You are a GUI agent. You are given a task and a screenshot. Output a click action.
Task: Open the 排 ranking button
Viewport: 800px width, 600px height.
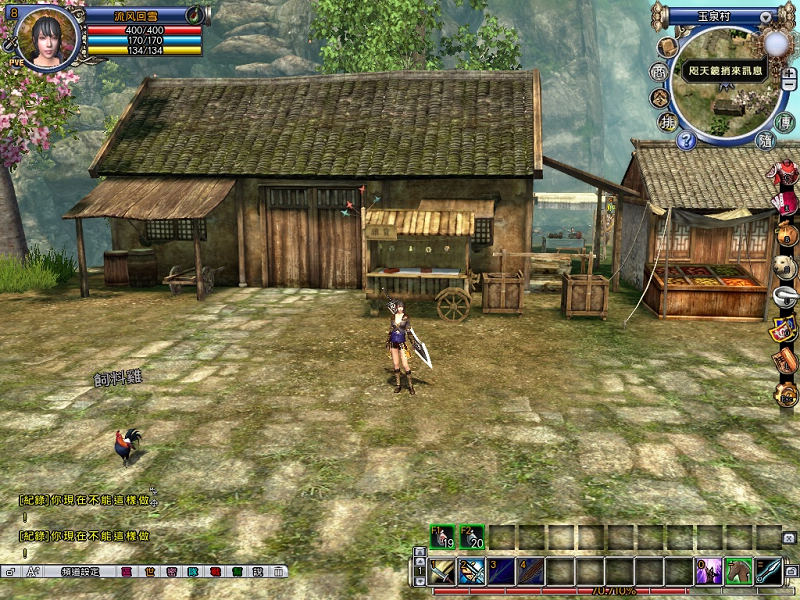click(x=667, y=122)
